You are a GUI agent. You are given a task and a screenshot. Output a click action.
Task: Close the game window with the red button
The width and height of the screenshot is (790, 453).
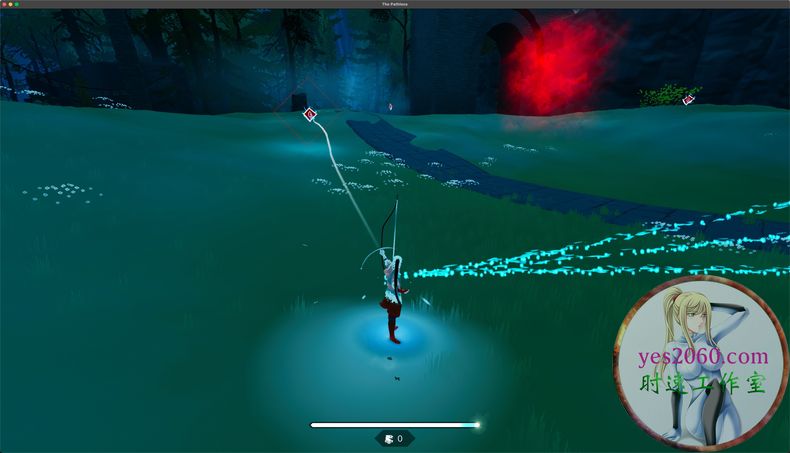(4, 4)
